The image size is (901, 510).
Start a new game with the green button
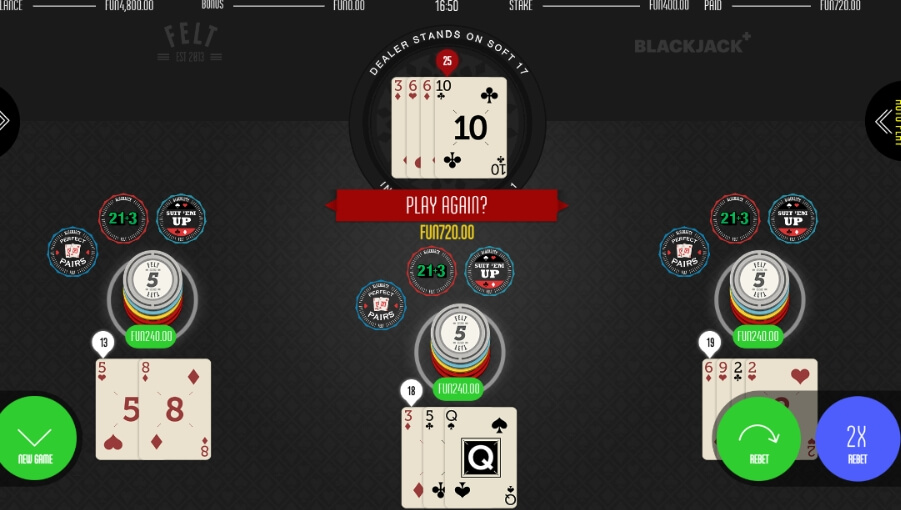click(36, 440)
